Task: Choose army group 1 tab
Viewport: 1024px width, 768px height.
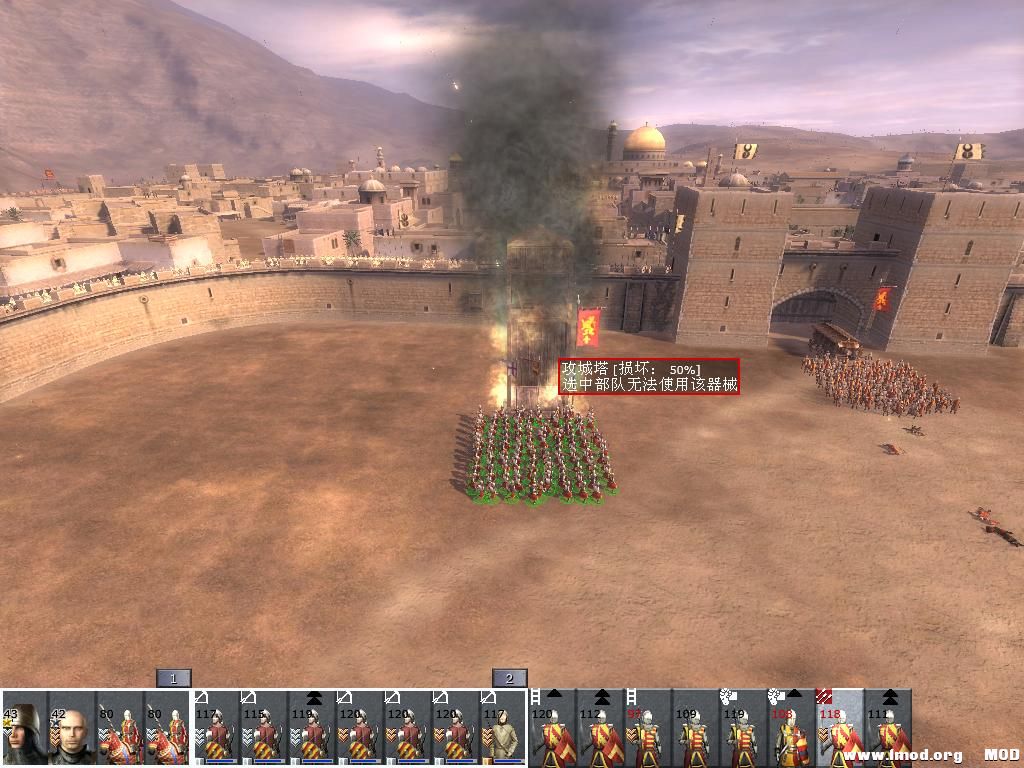Action: [x=173, y=678]
